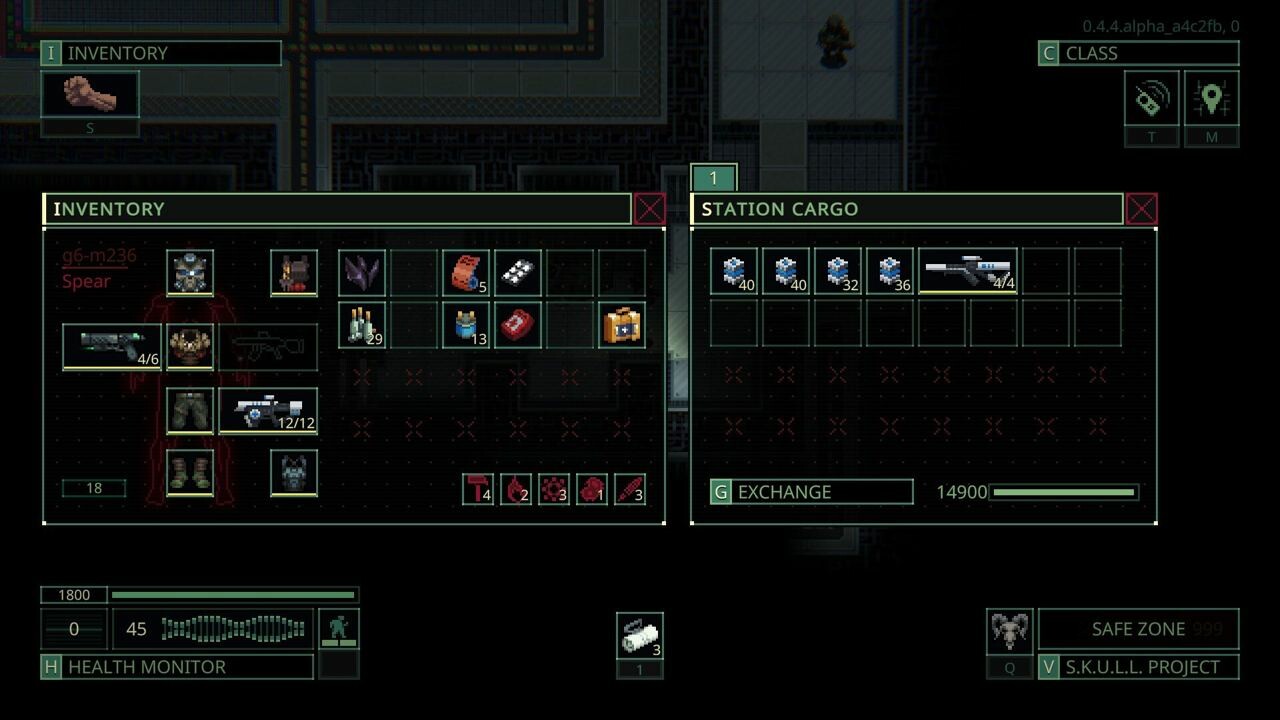Select the gear repair crafting icon
The height and width of the screenshot is (720, 1280).
554,489
